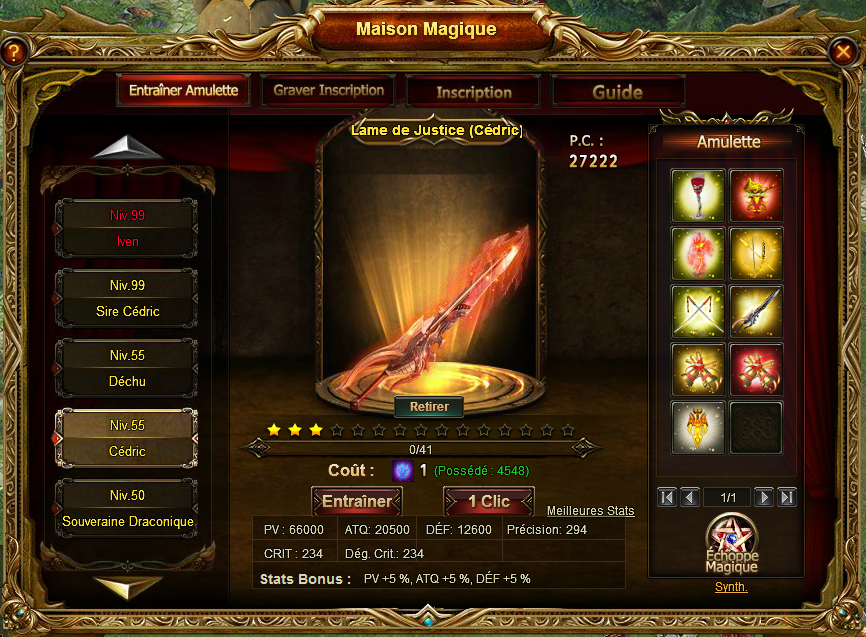Switch to the Inscription tab
The height and width of the screenshot is (637, 866).
coord(474,92)
